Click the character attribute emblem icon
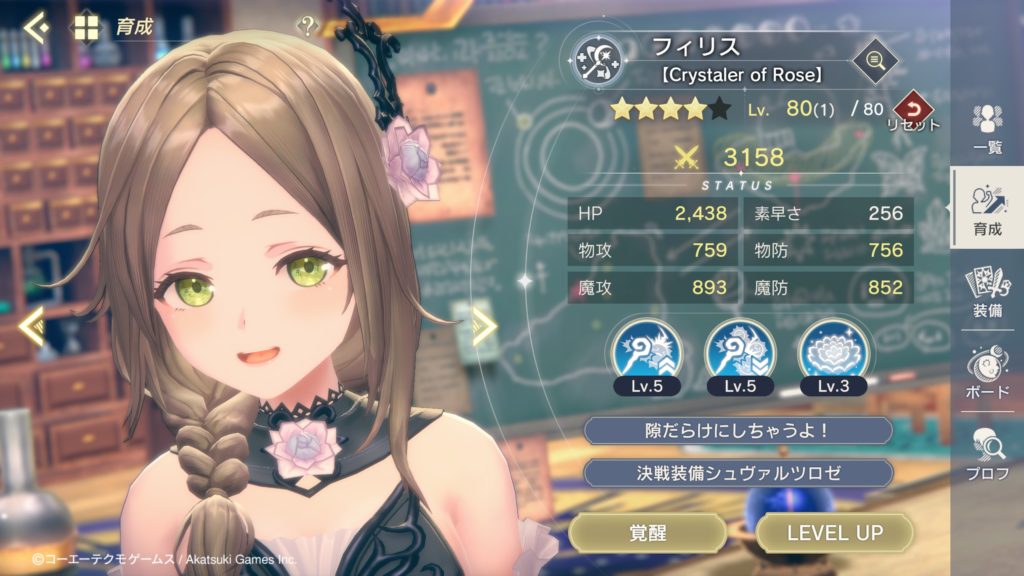 pos(603,60)
